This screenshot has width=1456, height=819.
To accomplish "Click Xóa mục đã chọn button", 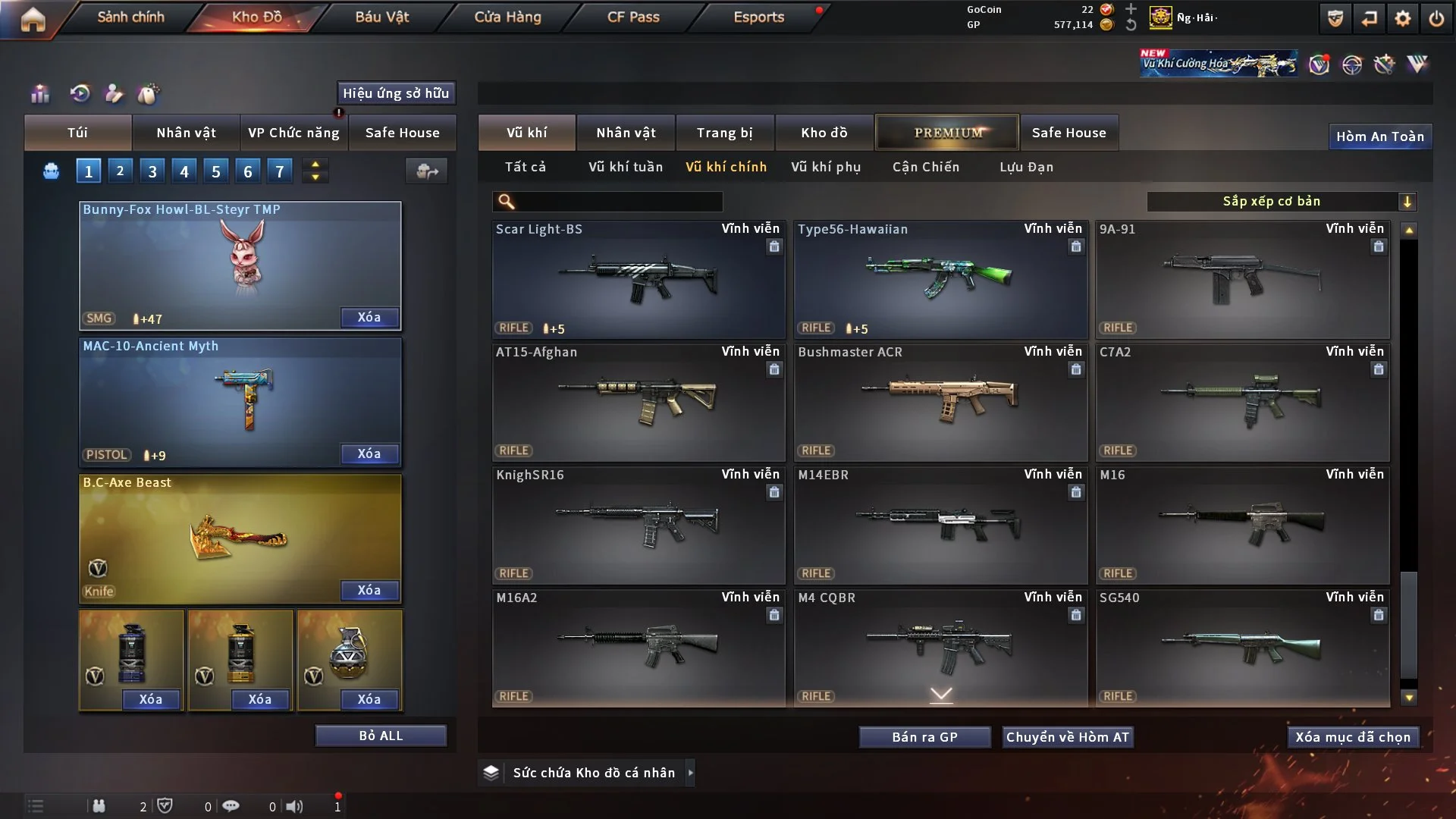I will pos(1353,737).
